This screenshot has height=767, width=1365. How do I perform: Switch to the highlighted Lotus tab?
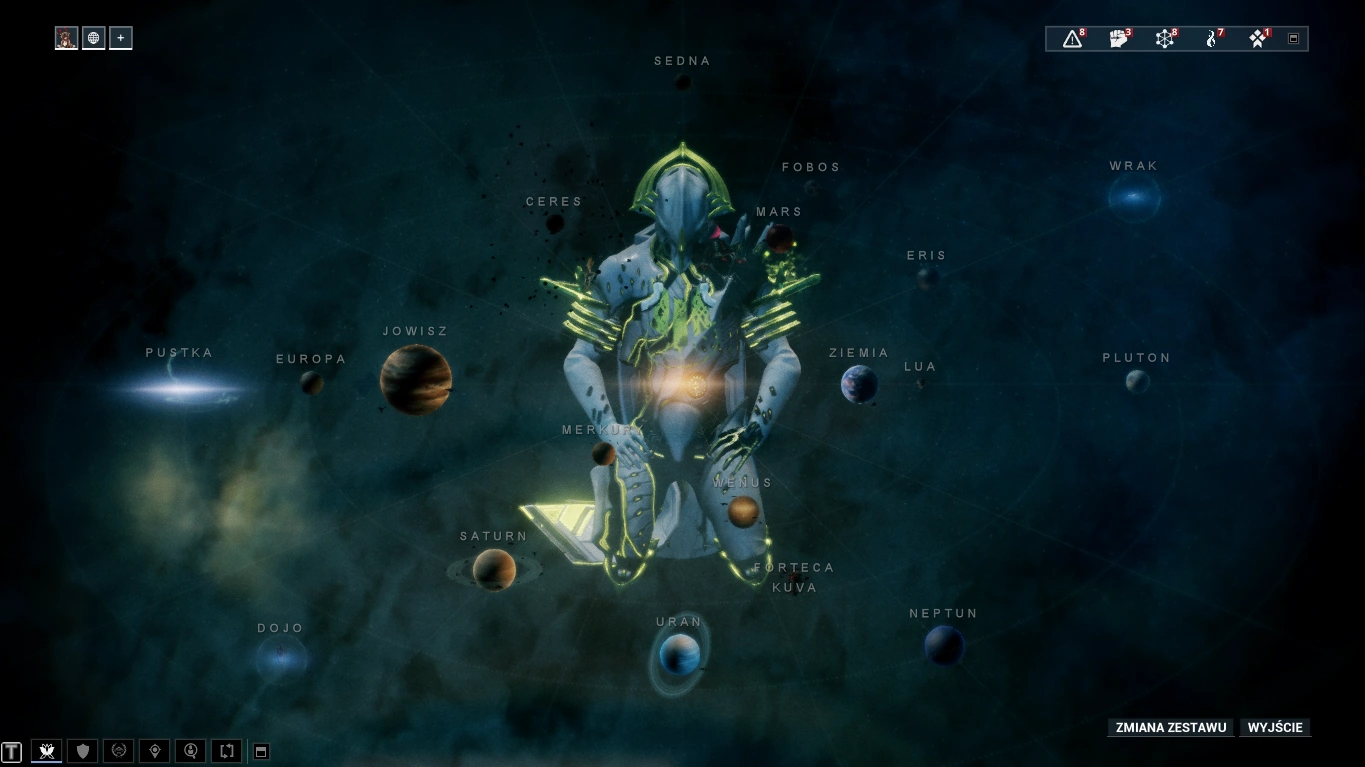pyautogui.click(x=46, y=750)
